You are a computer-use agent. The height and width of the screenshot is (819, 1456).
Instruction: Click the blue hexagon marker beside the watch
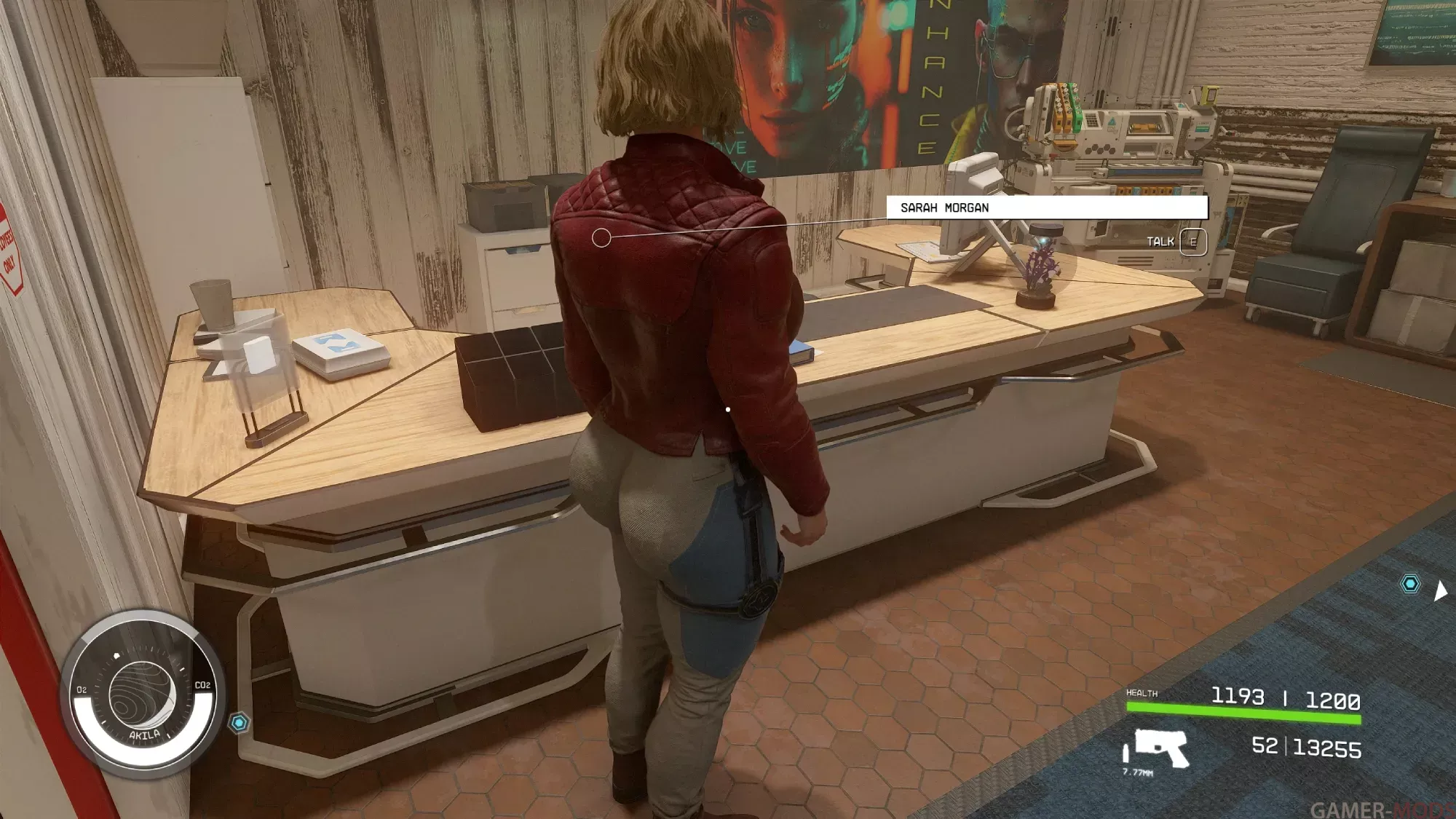pyautogui.click(x=239, y=723)
